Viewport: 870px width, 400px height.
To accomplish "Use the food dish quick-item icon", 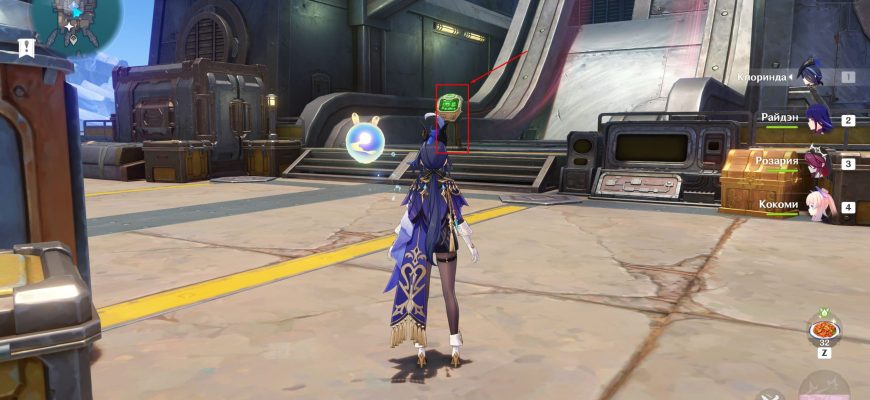I will click(824, 331).
